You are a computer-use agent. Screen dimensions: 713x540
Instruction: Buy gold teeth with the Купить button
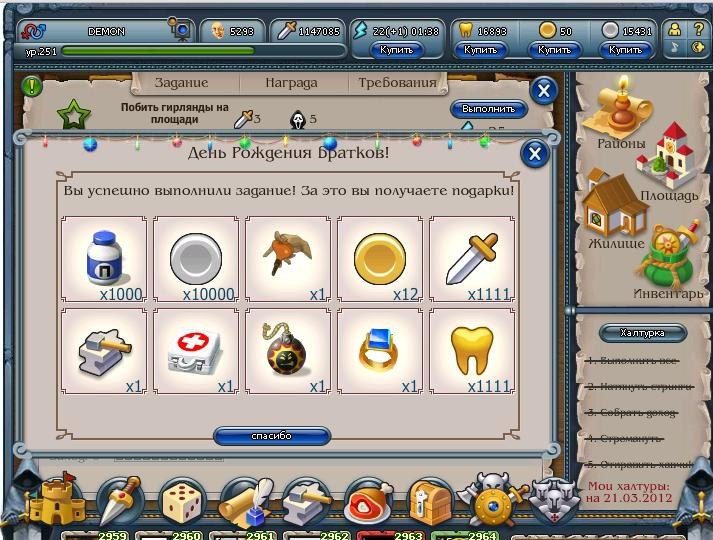[x=481, y=49]
